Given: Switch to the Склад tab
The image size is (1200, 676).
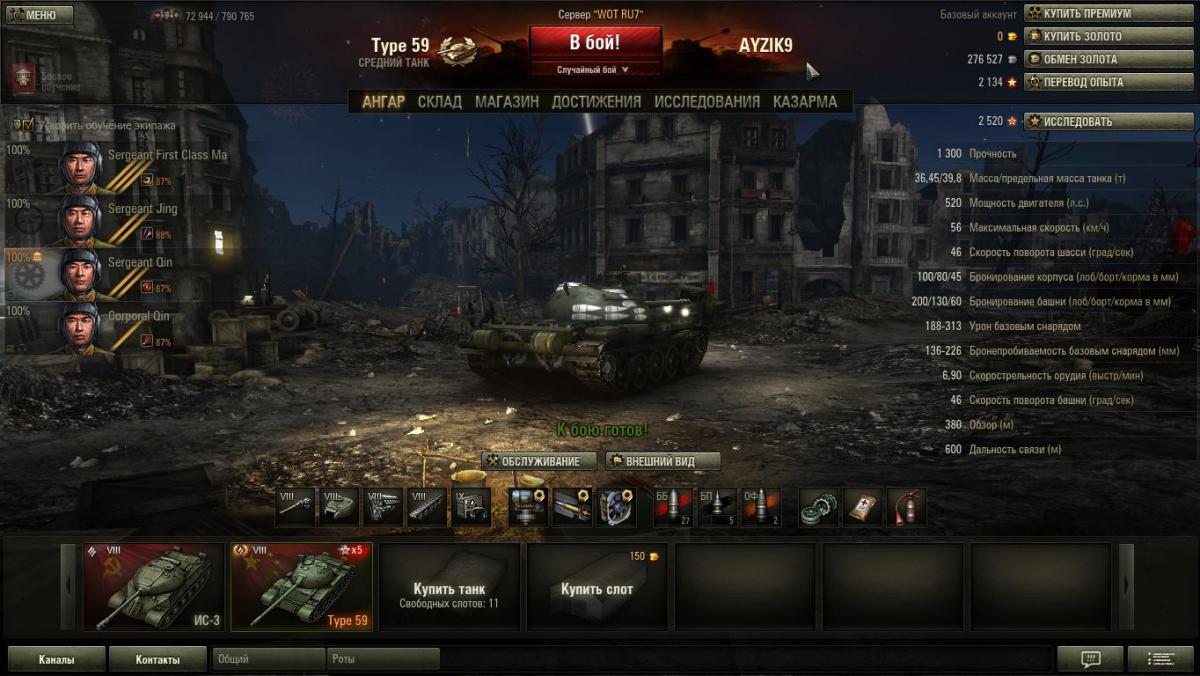Looking at the screenshot, I should click(x=440, y=101).
